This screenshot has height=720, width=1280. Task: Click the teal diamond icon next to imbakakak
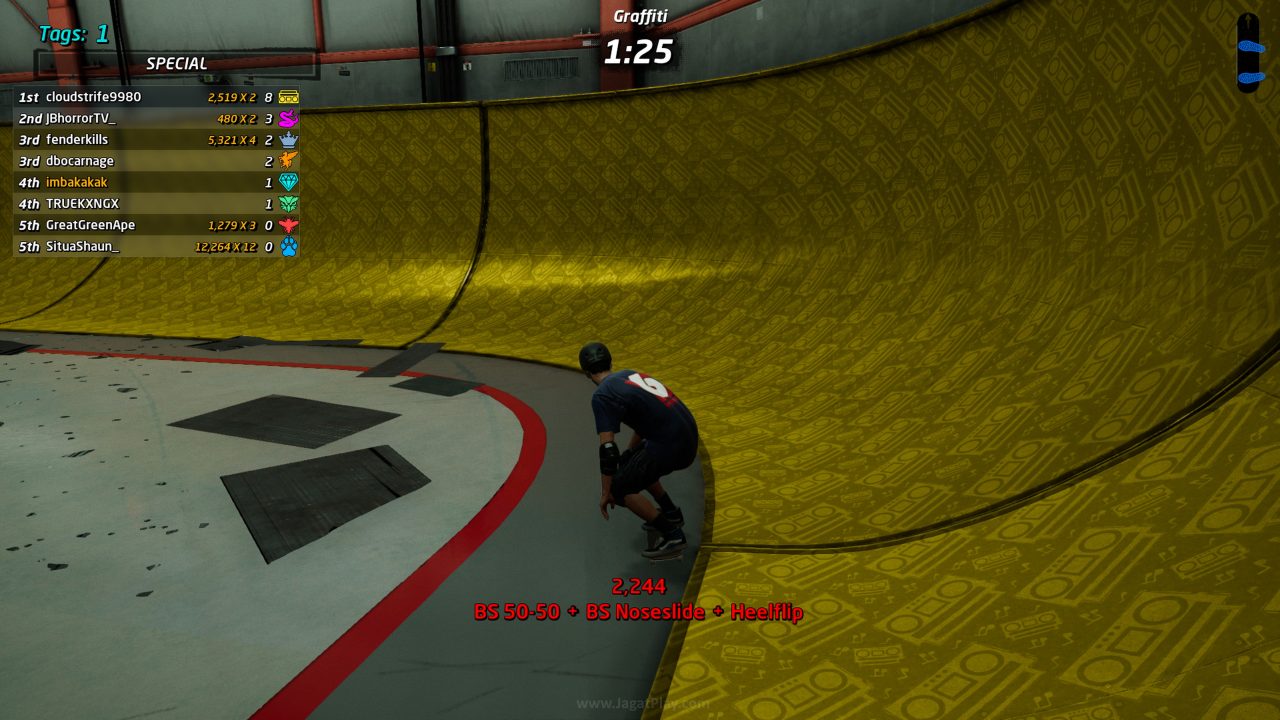click(288, 182)
